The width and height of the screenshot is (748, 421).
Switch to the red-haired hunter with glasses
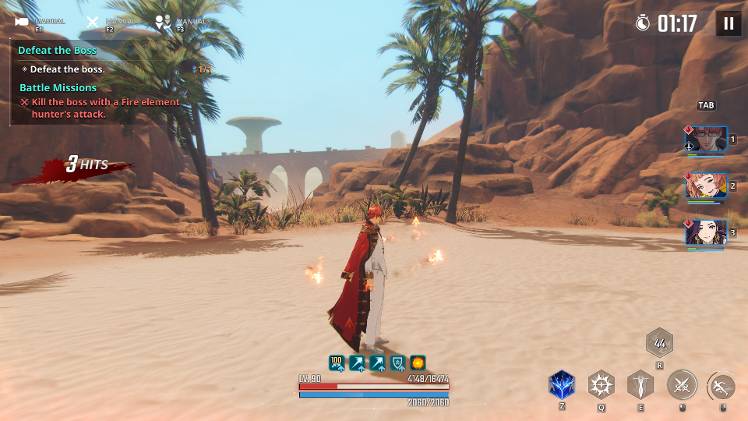706,139
